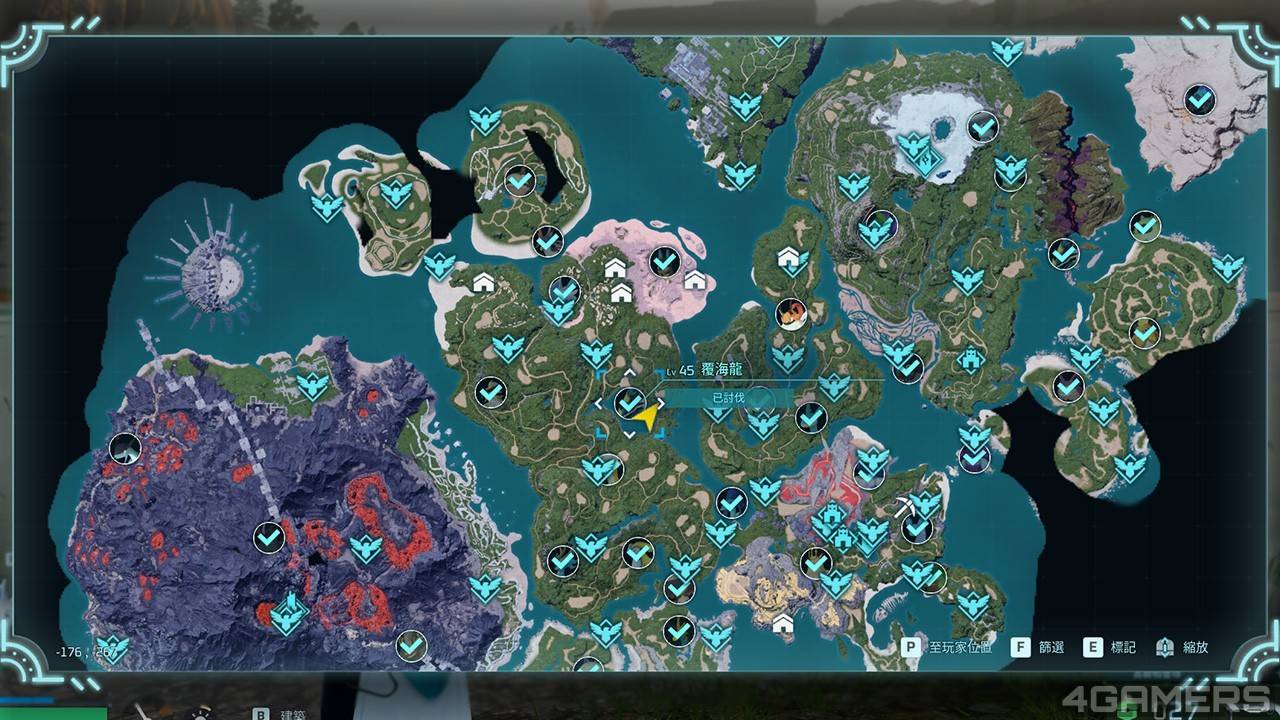Select the castle tower marker on the eastern landmass
This screenshot has height=720, width=1280.
(x=969, y=358)
